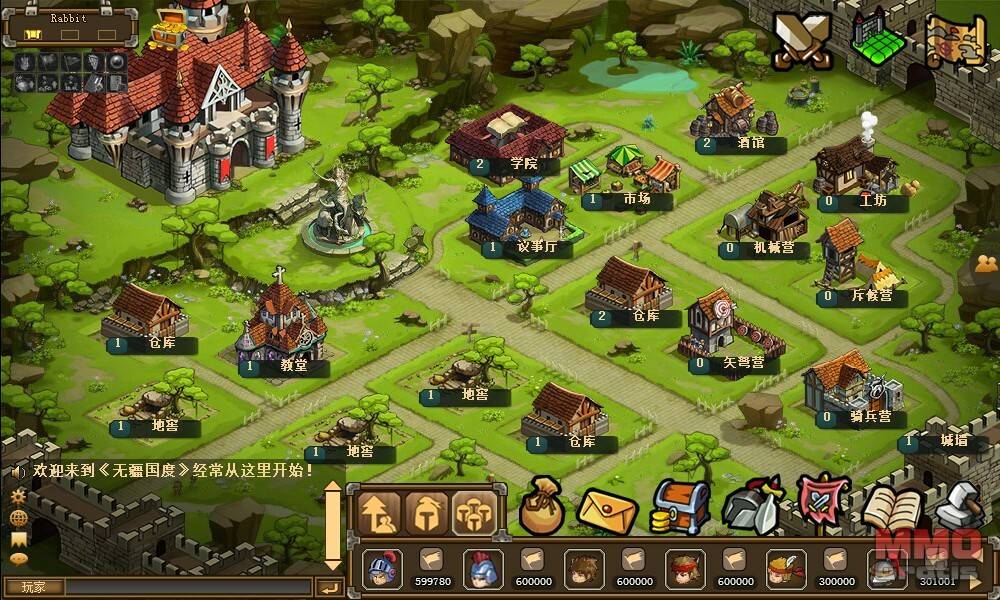Open the crossed swords battle menu
This screenshot has width=1000, height=600.
pyautogui.click(x=802, y=43)
